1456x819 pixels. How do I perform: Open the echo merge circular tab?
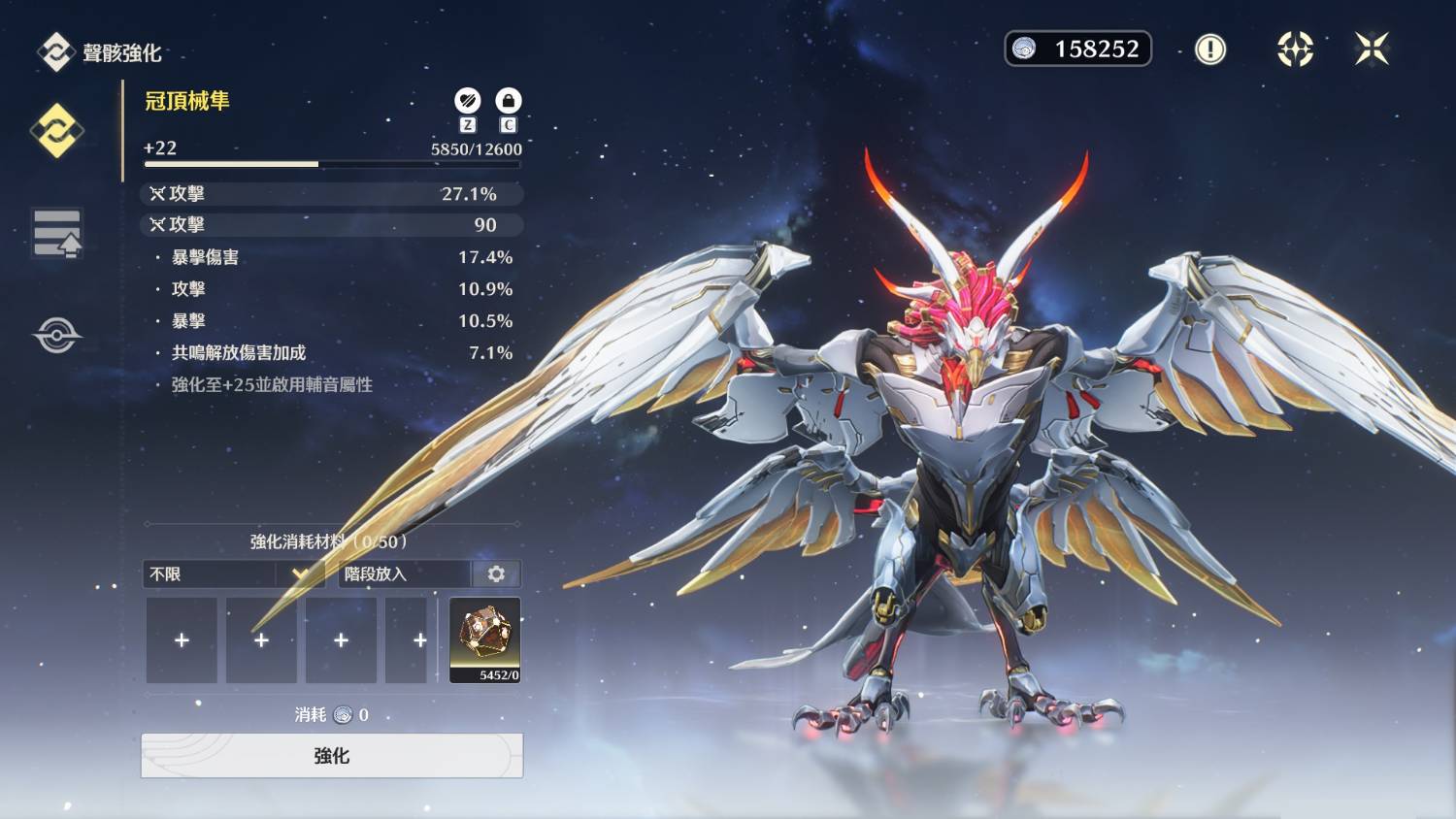click(57, 336)
